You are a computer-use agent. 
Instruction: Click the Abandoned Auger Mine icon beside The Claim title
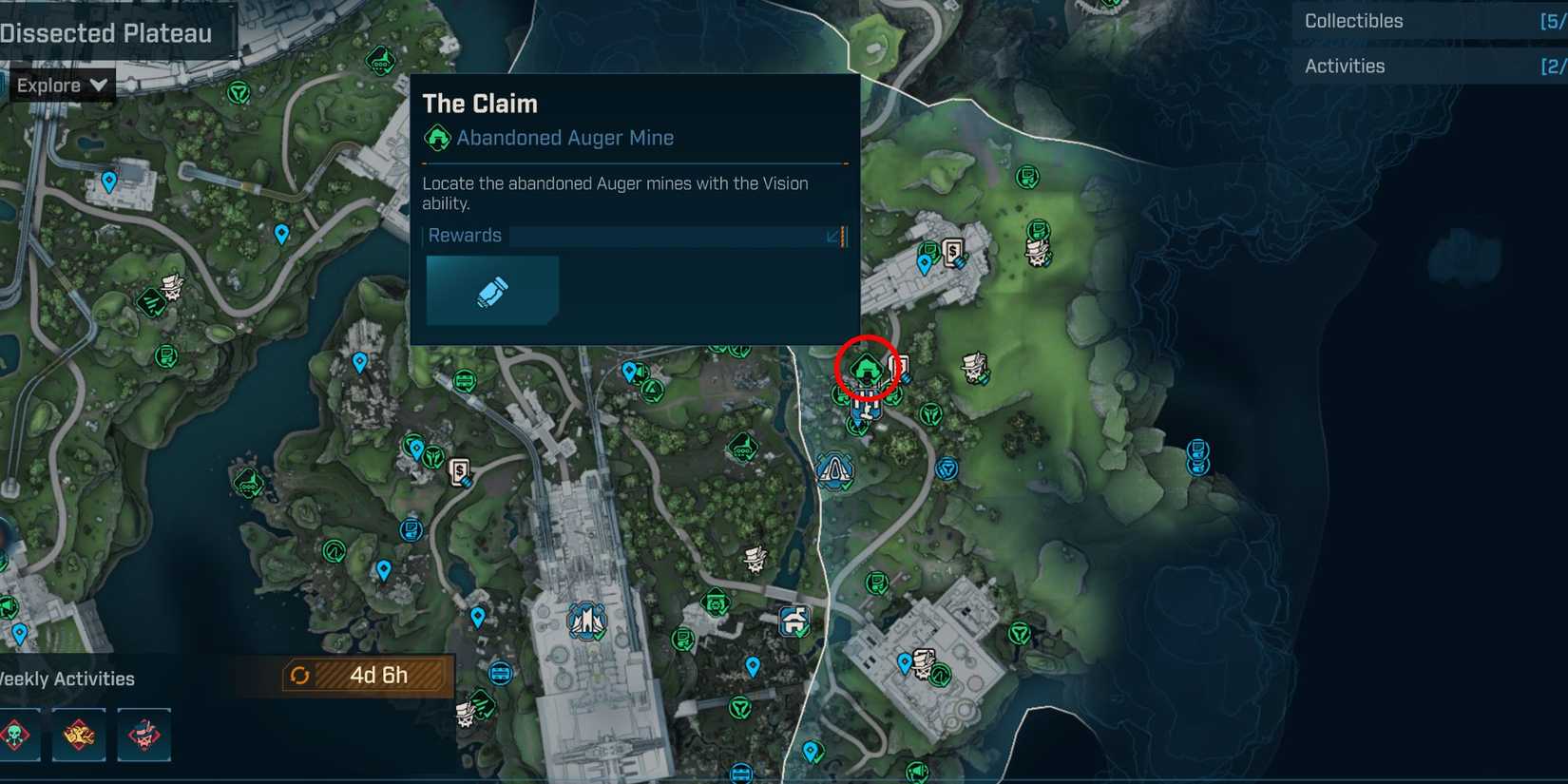(x=437, y=138)
